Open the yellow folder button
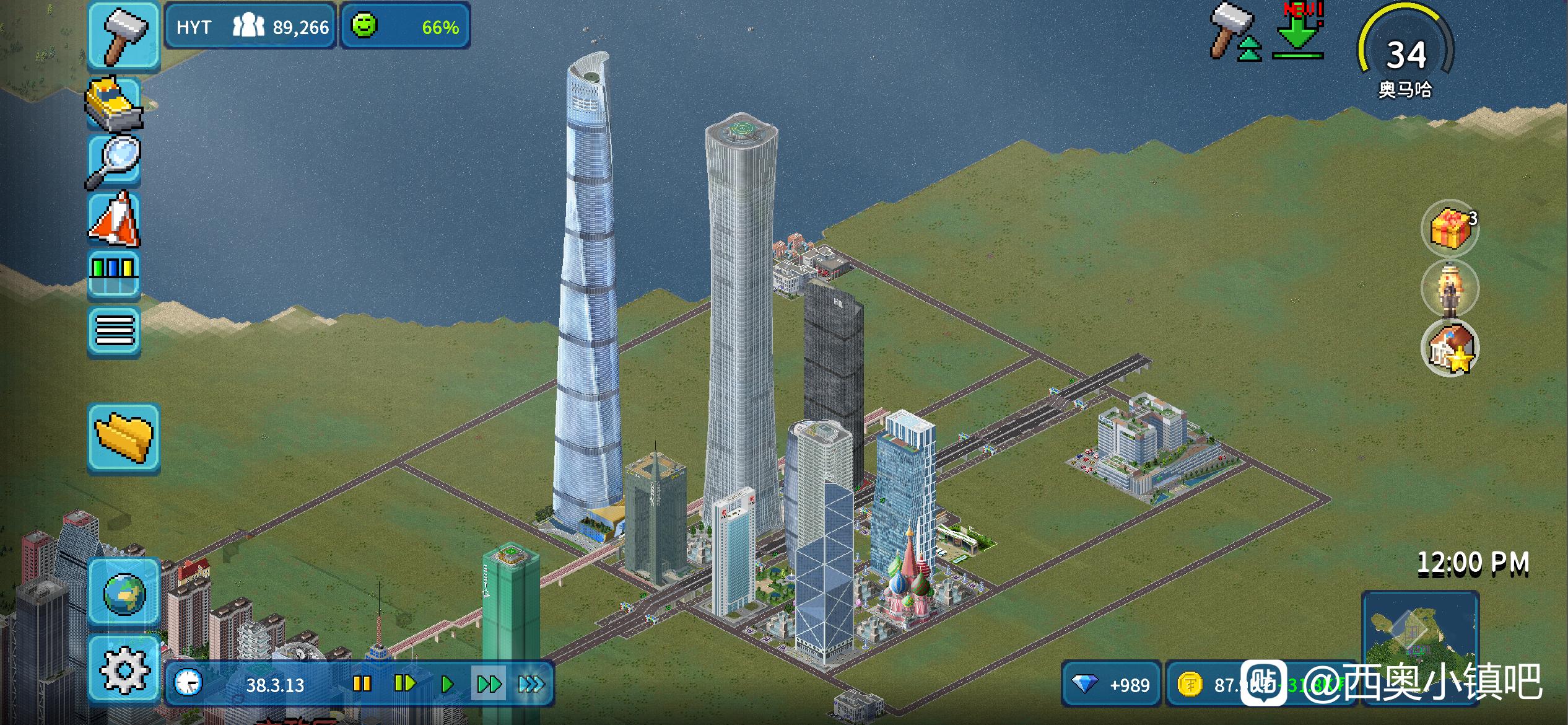The width and height of the screenshot is (1568, 725). 124,437
